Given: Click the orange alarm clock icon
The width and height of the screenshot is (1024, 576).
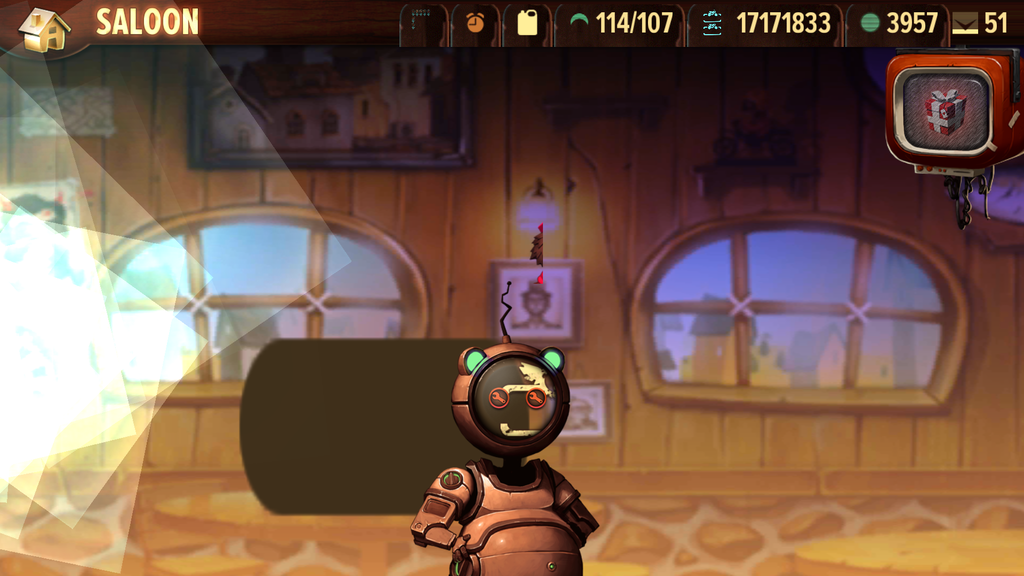Looking at the screenshot, I should 475,22.
